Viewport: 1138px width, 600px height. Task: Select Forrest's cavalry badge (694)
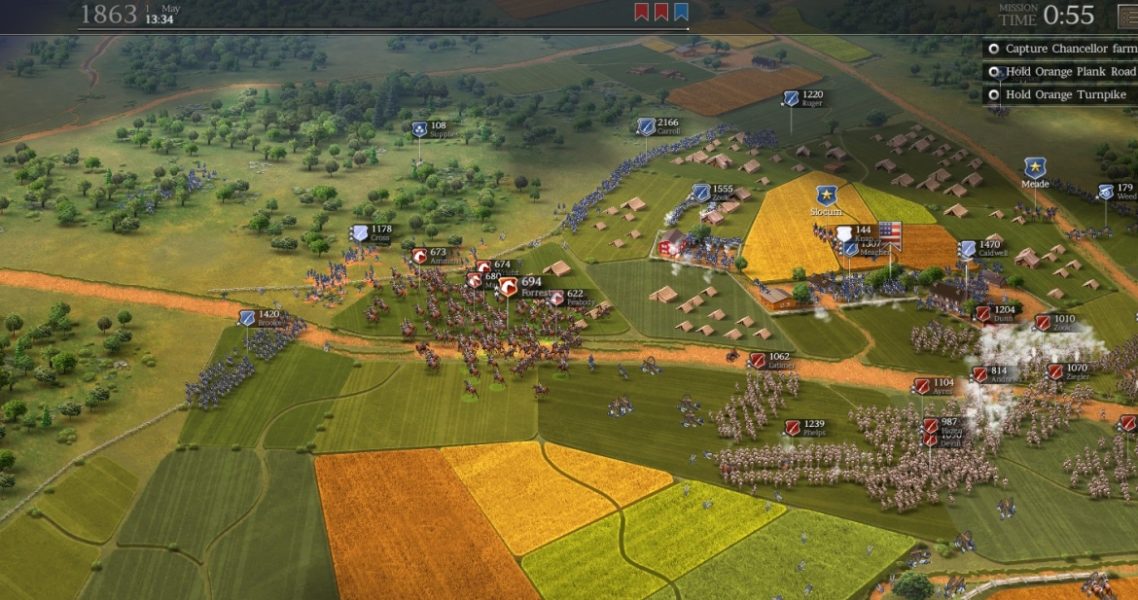coord(508,287)
